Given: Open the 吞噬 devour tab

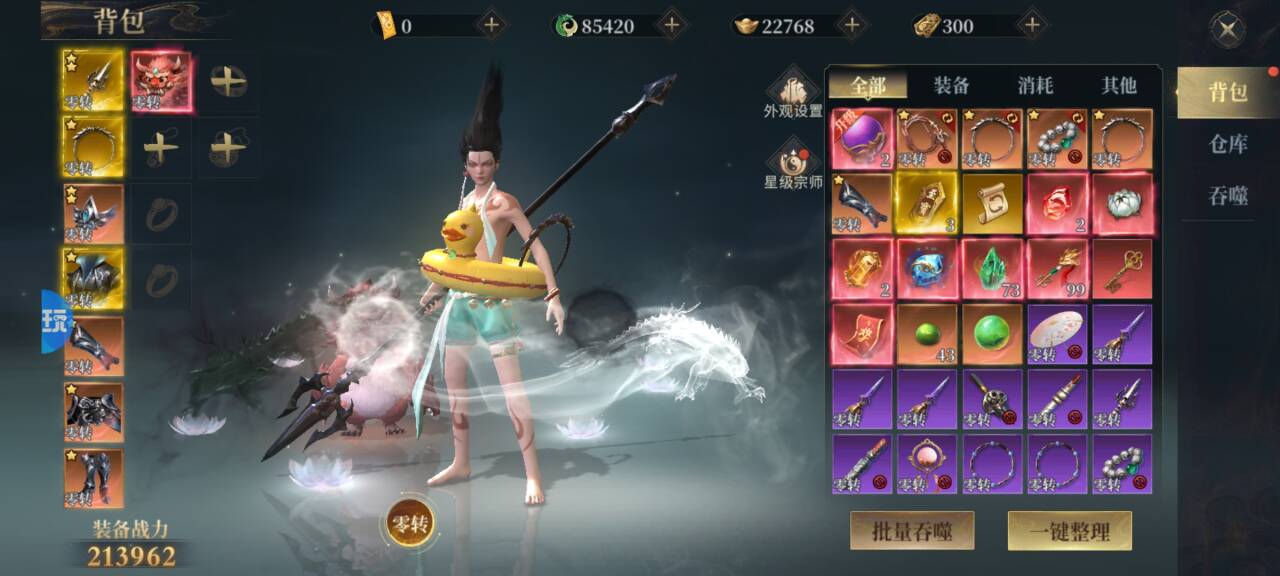Looking at the screenshot, I should pos(1228,196).
